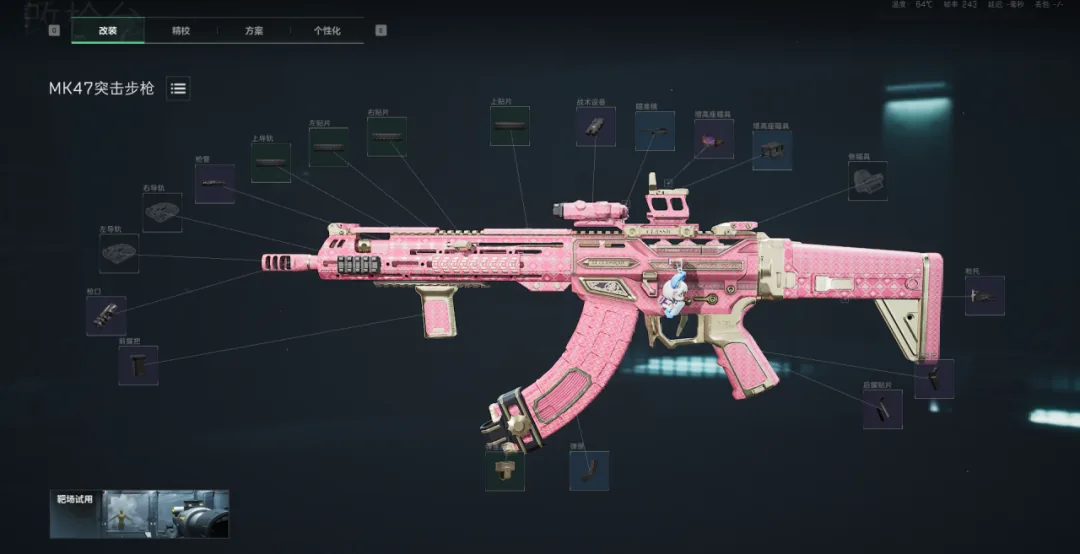This screenshot has width=1080, height=554.
Task: Open the 方案 tab
Action: click(254, 31)
